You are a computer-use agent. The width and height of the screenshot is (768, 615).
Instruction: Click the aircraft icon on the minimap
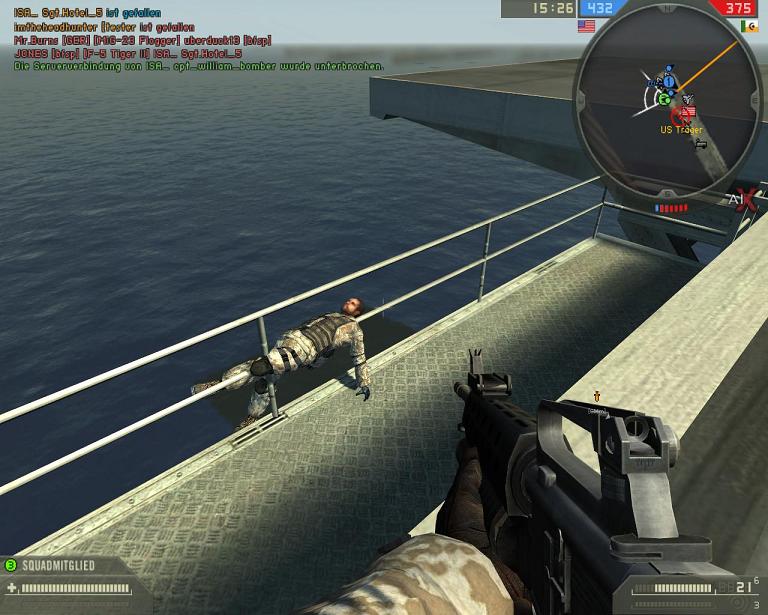[688, 98]
